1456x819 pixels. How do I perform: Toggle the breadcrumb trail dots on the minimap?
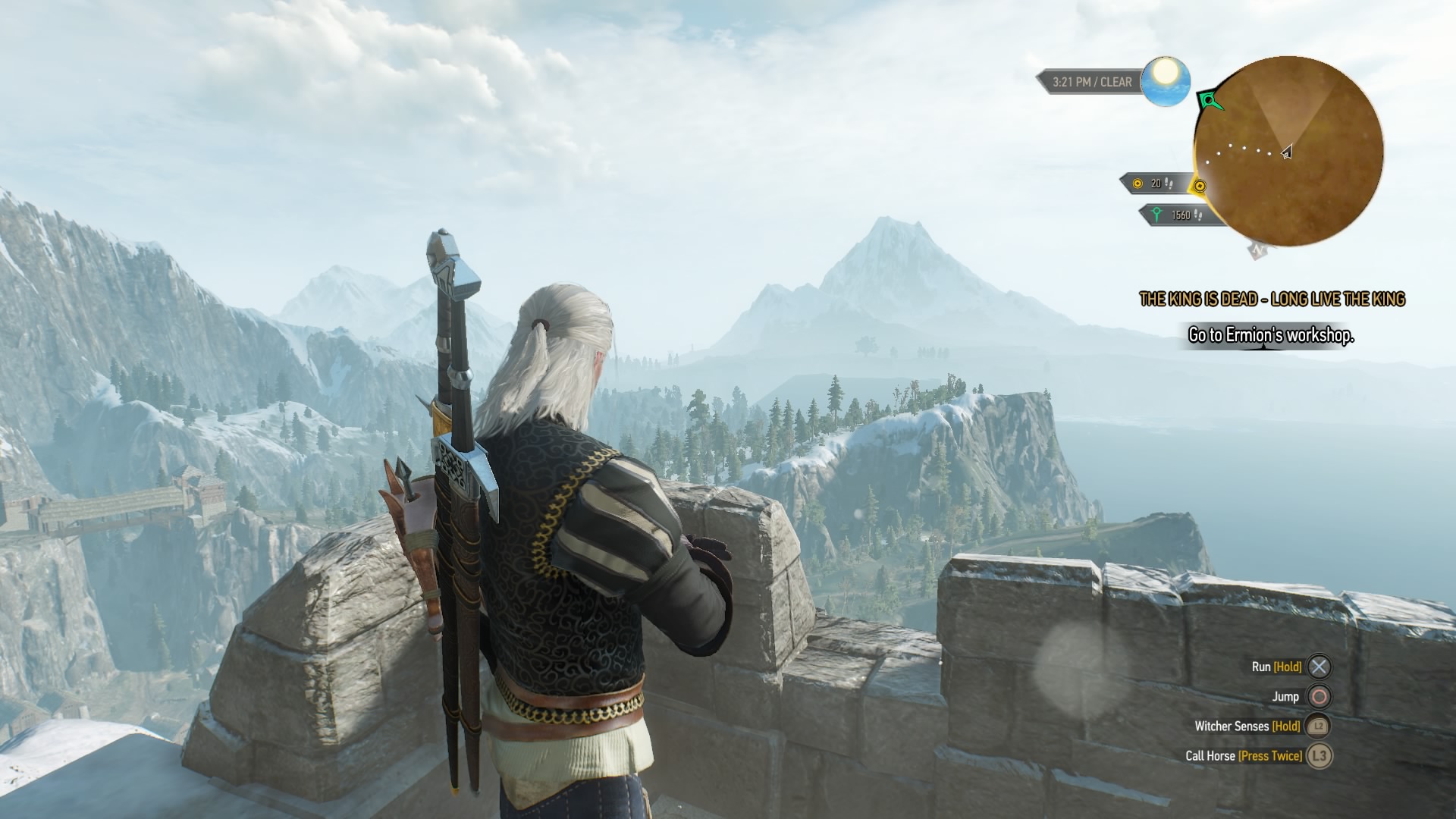pyautogui.click(x=1242, y=149)
